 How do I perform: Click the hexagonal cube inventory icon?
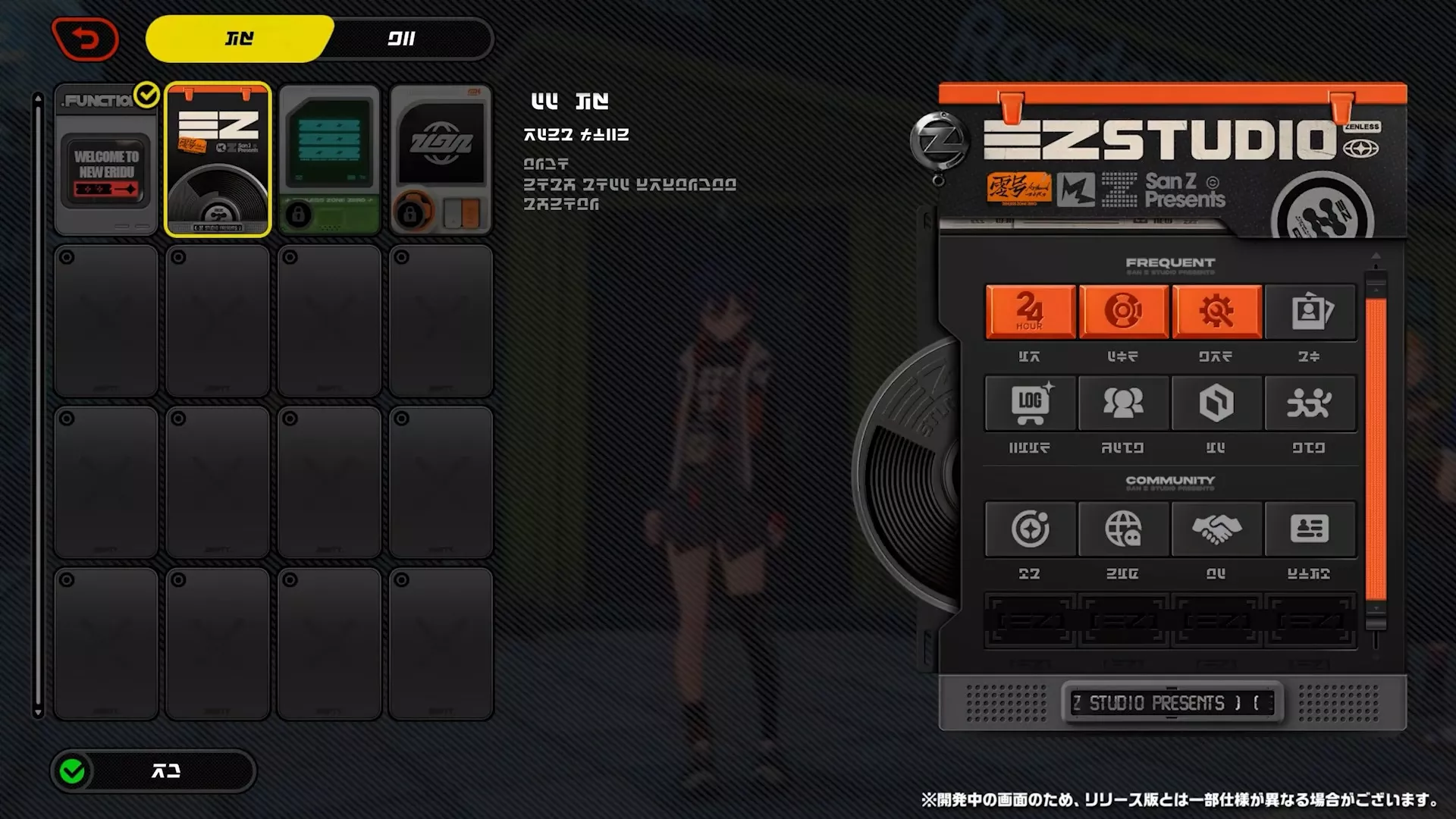[x=1217, y=403]
